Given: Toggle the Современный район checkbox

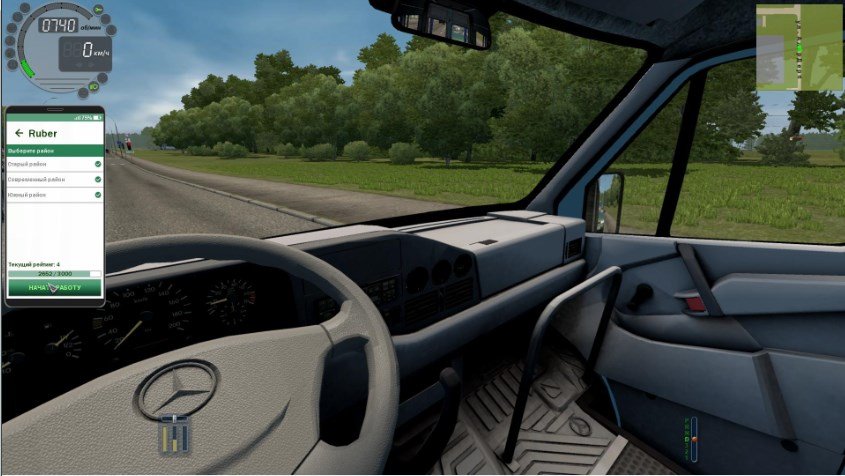Looking at the screenshot, I should (x=98, y=179).
